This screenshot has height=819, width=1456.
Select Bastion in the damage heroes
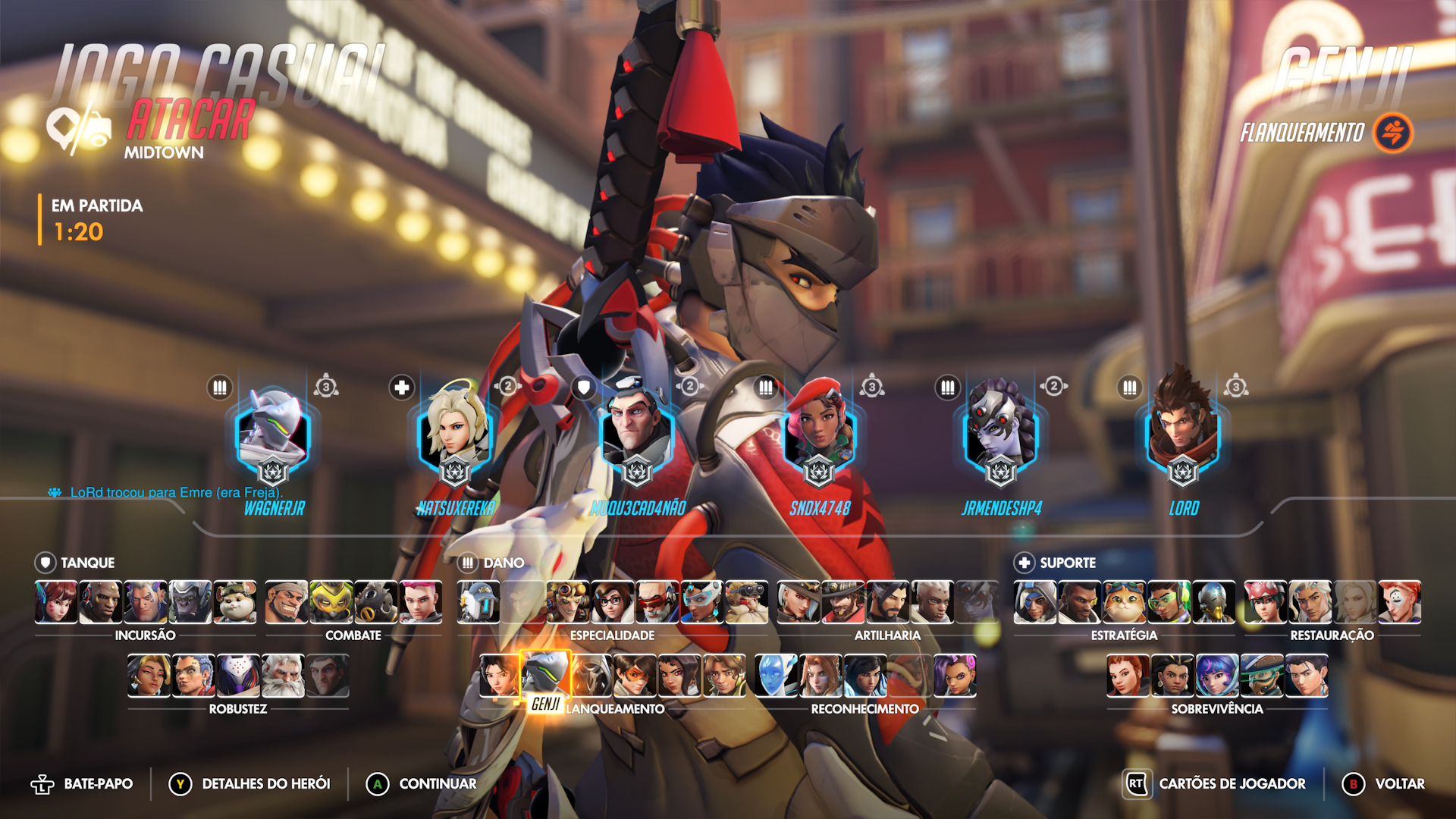click(x=479, y=601)
